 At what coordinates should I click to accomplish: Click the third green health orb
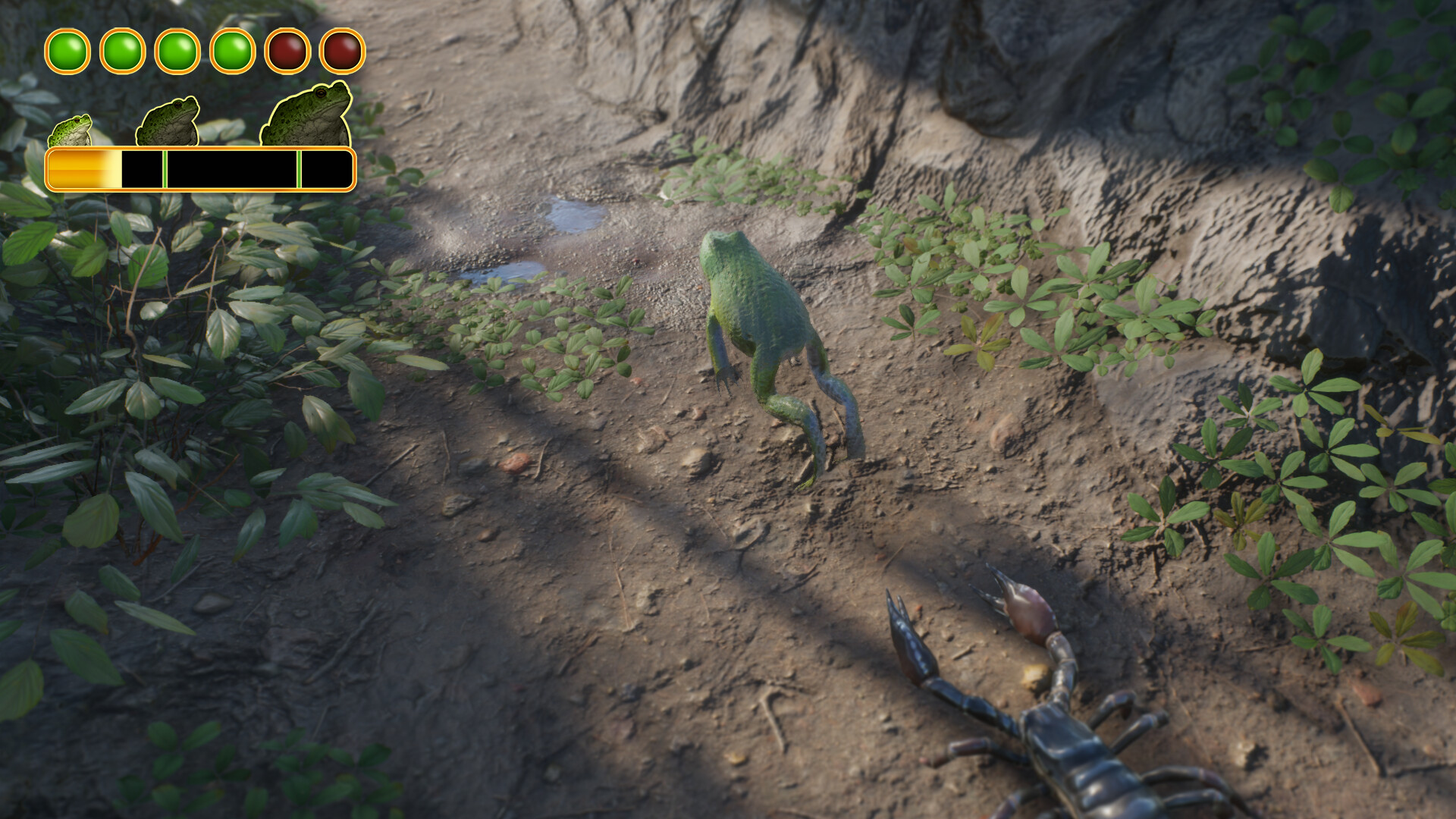(177, 51)
